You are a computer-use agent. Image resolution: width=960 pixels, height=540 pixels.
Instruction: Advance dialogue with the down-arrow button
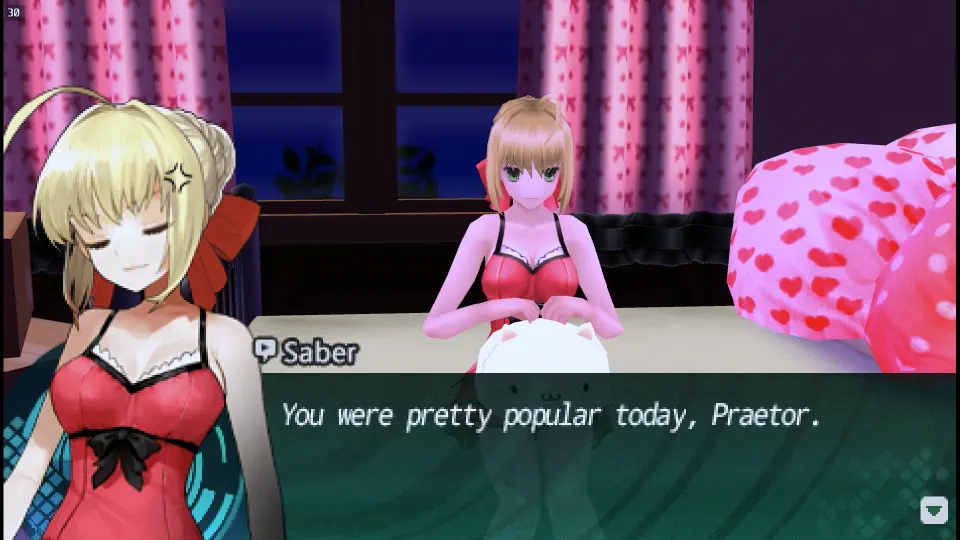coord(933,510)
